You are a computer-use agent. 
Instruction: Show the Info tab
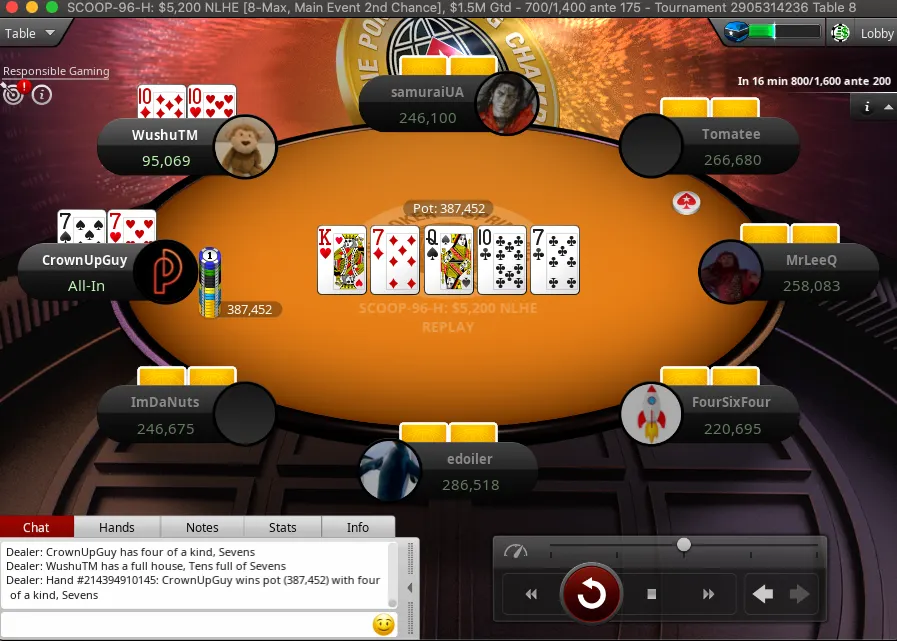[357, 527]
